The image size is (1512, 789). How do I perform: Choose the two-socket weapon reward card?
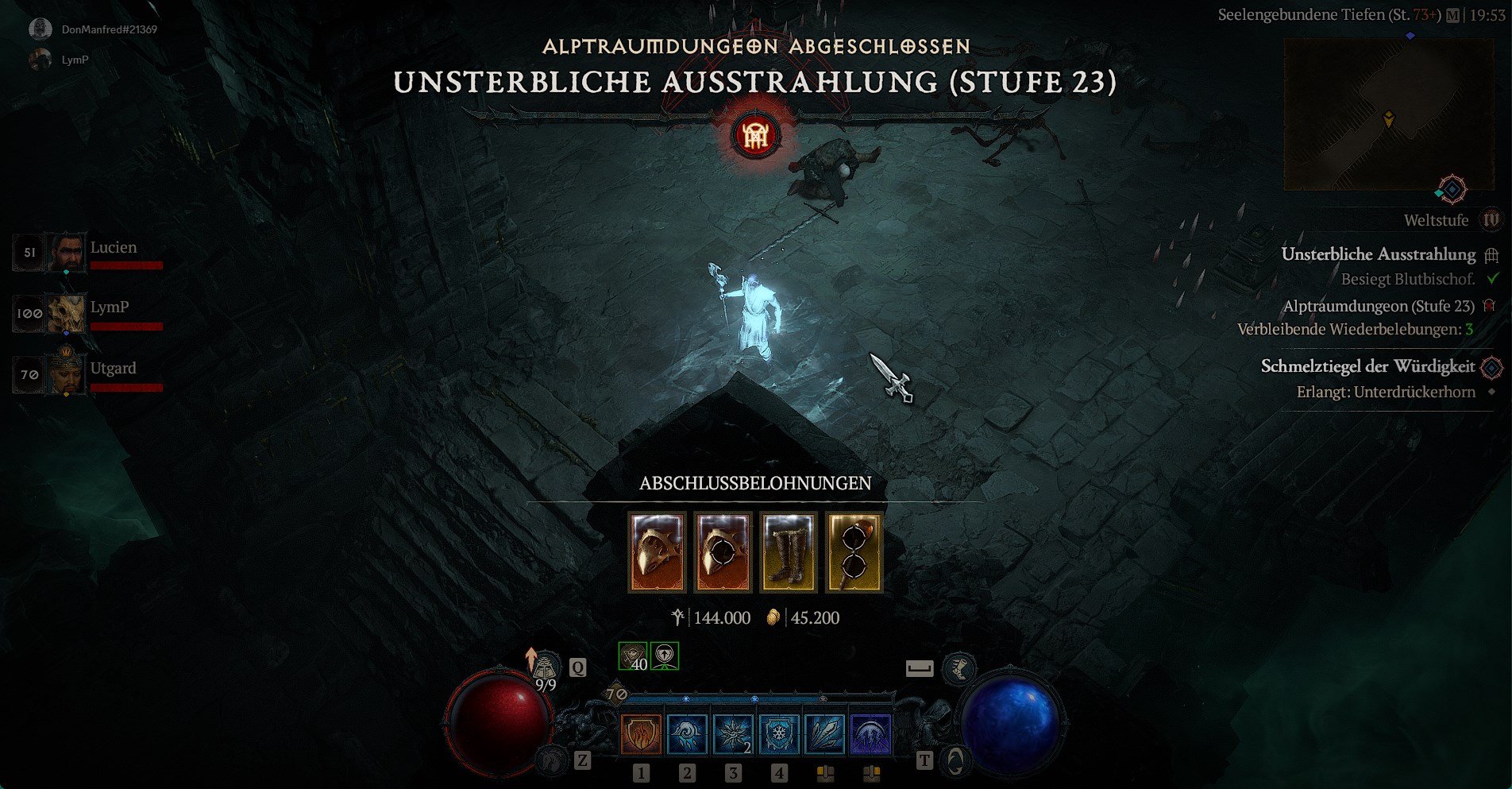tap(854, 552)
